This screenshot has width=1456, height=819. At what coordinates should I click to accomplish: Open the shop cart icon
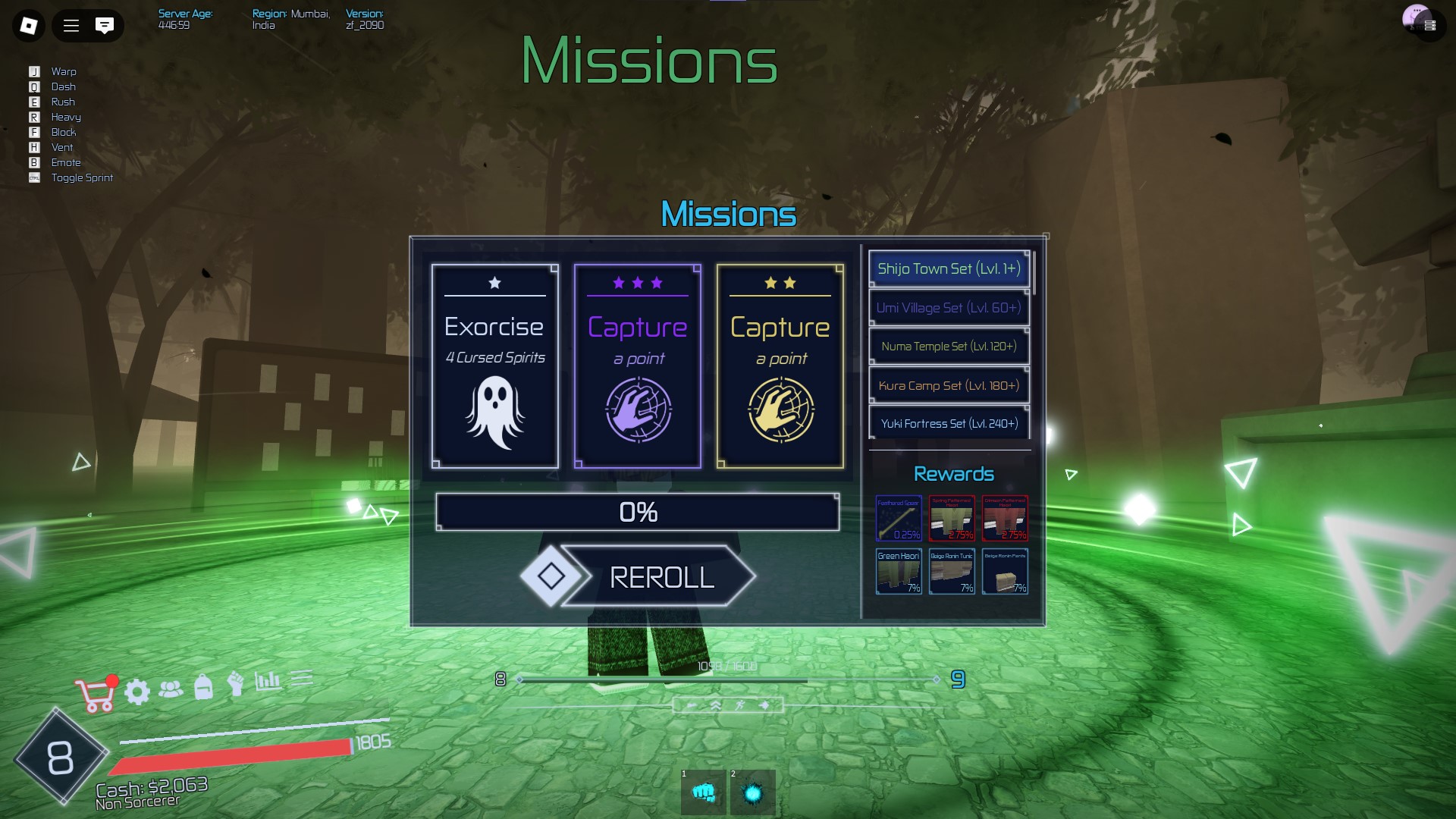[x=95, y=694]
